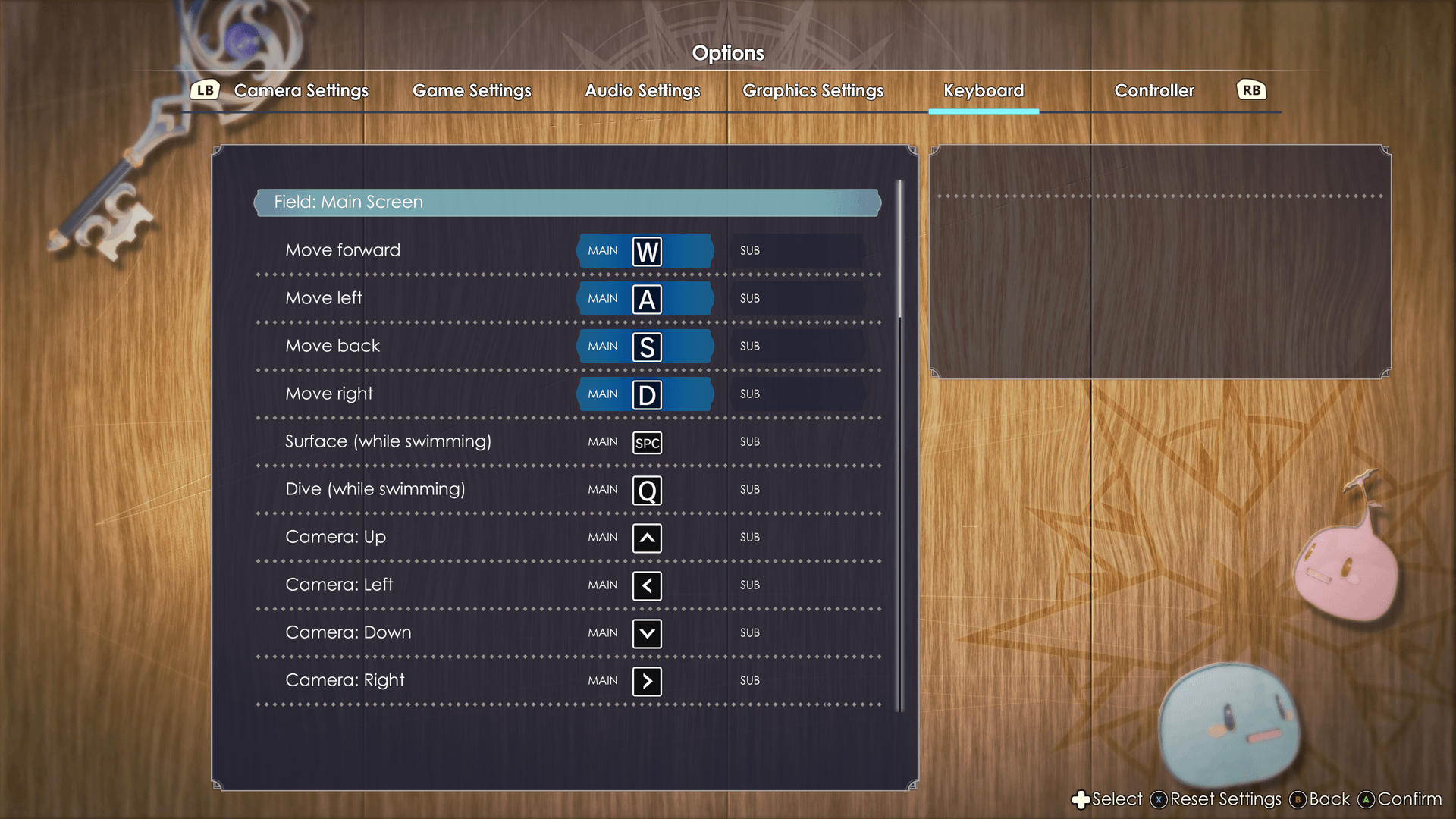
Task: Change the Dive main key Q
Action: (x=646, y=490)
